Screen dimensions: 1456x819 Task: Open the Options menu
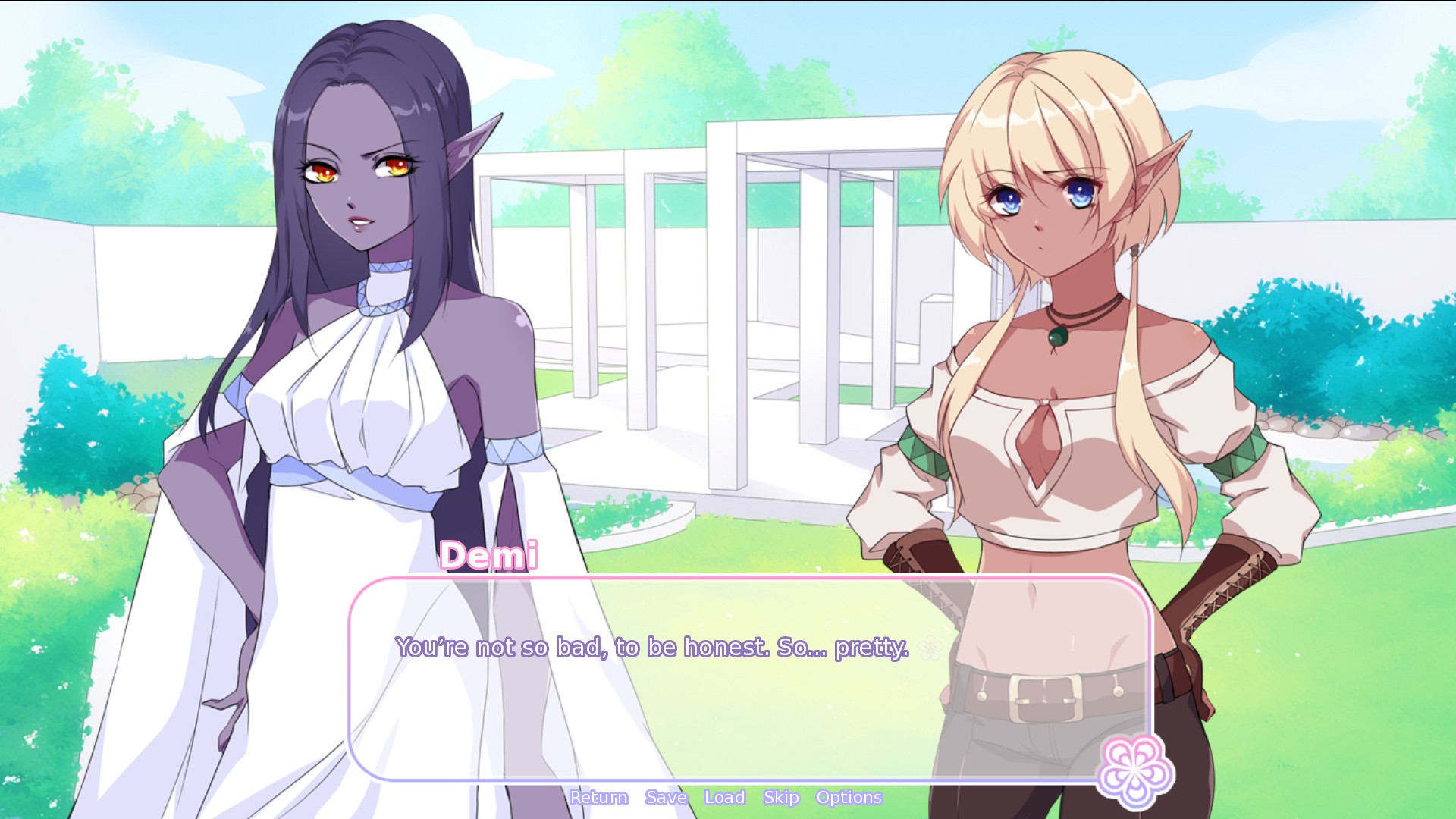tap(849, 798)
